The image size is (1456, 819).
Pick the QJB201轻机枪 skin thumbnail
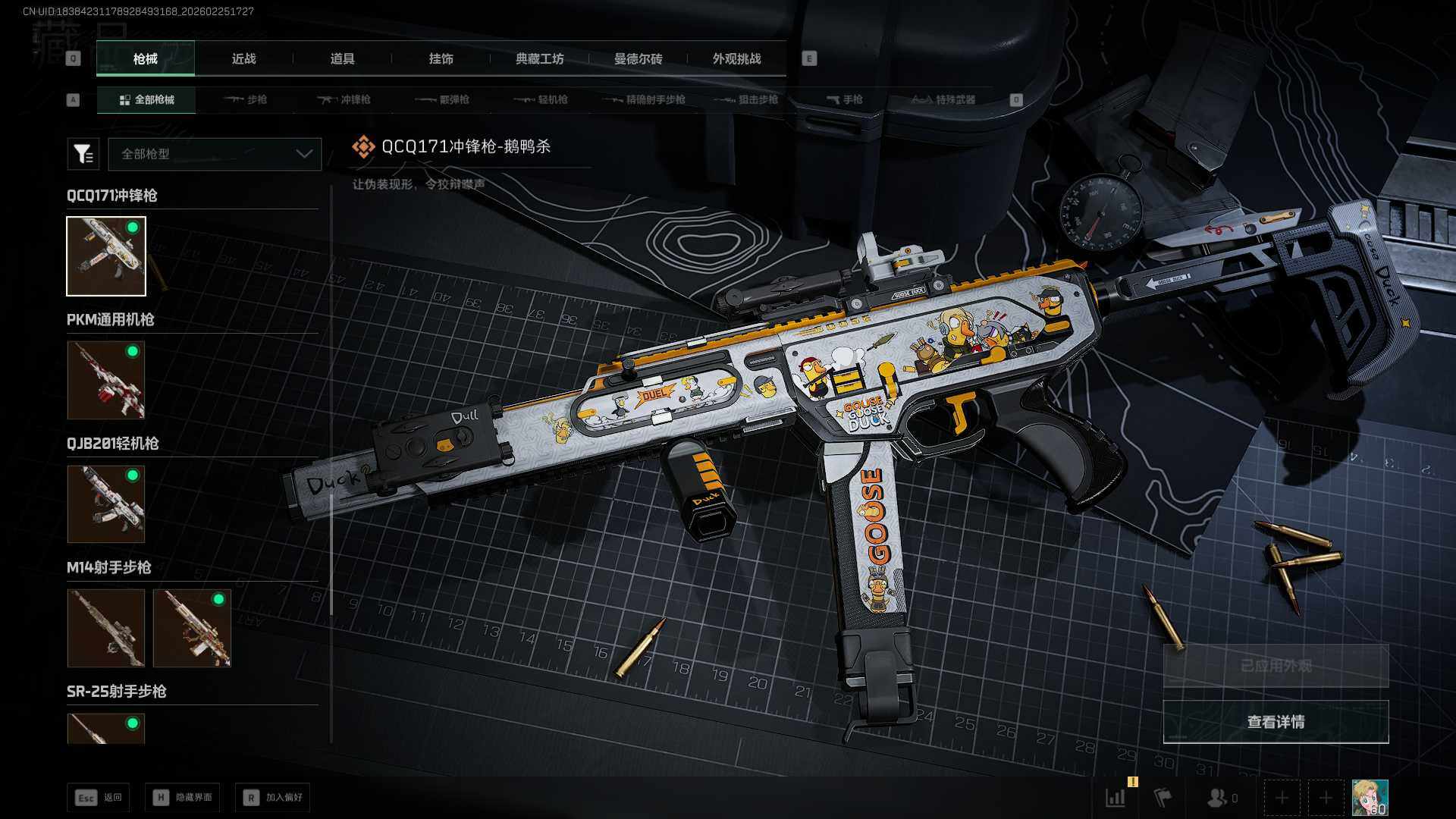[x=106, y=504]
